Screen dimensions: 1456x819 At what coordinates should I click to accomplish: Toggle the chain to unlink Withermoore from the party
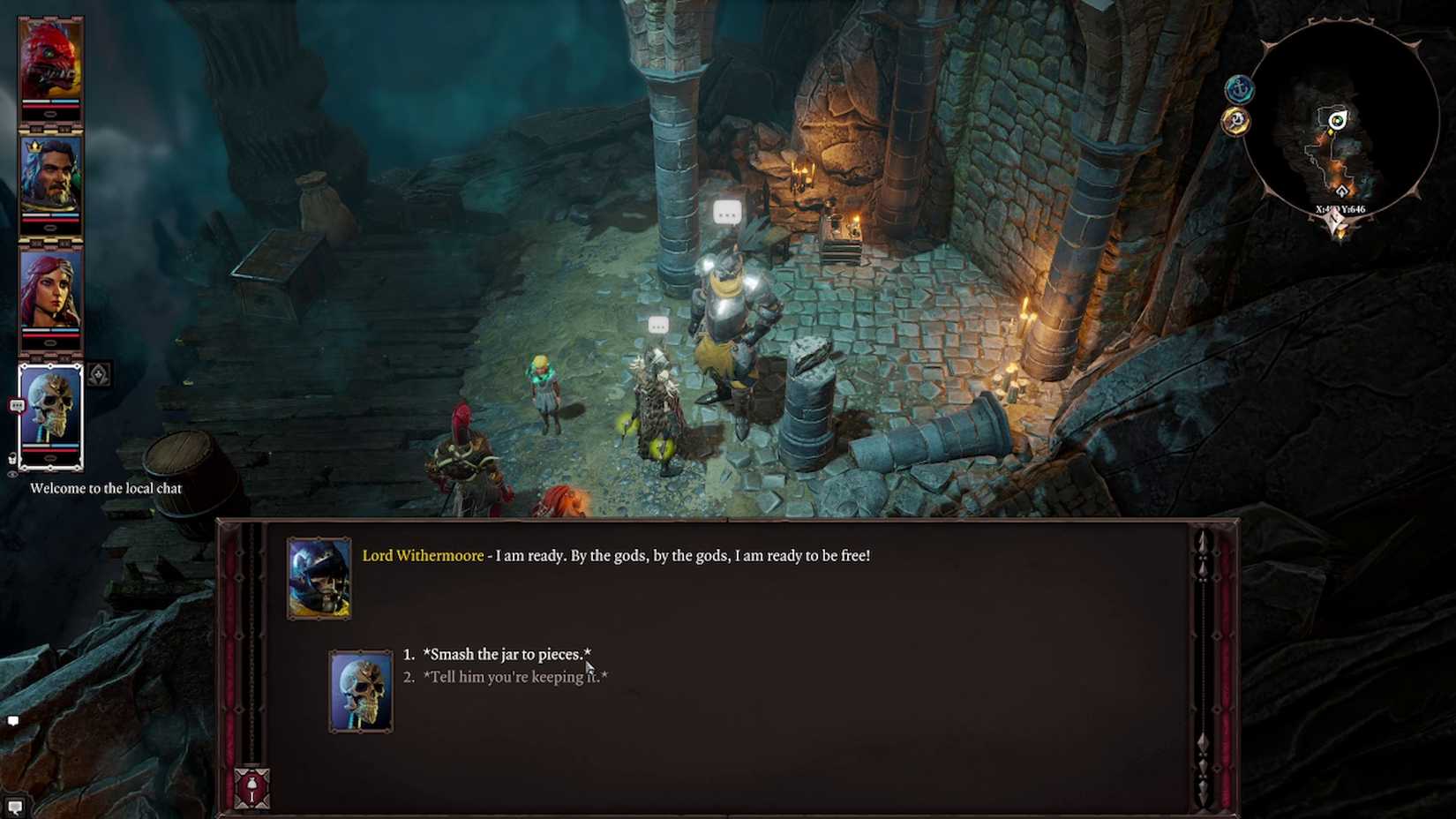pos(11,456)
